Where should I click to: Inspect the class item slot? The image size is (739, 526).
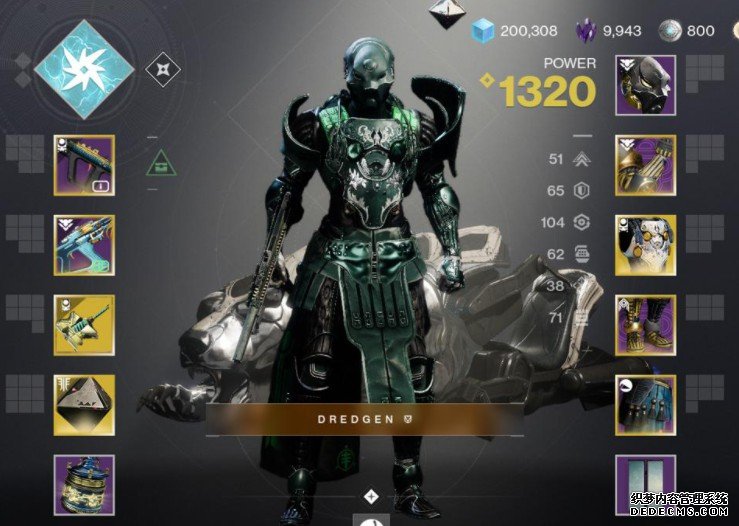pyautogui.click(x=645, y=405)
